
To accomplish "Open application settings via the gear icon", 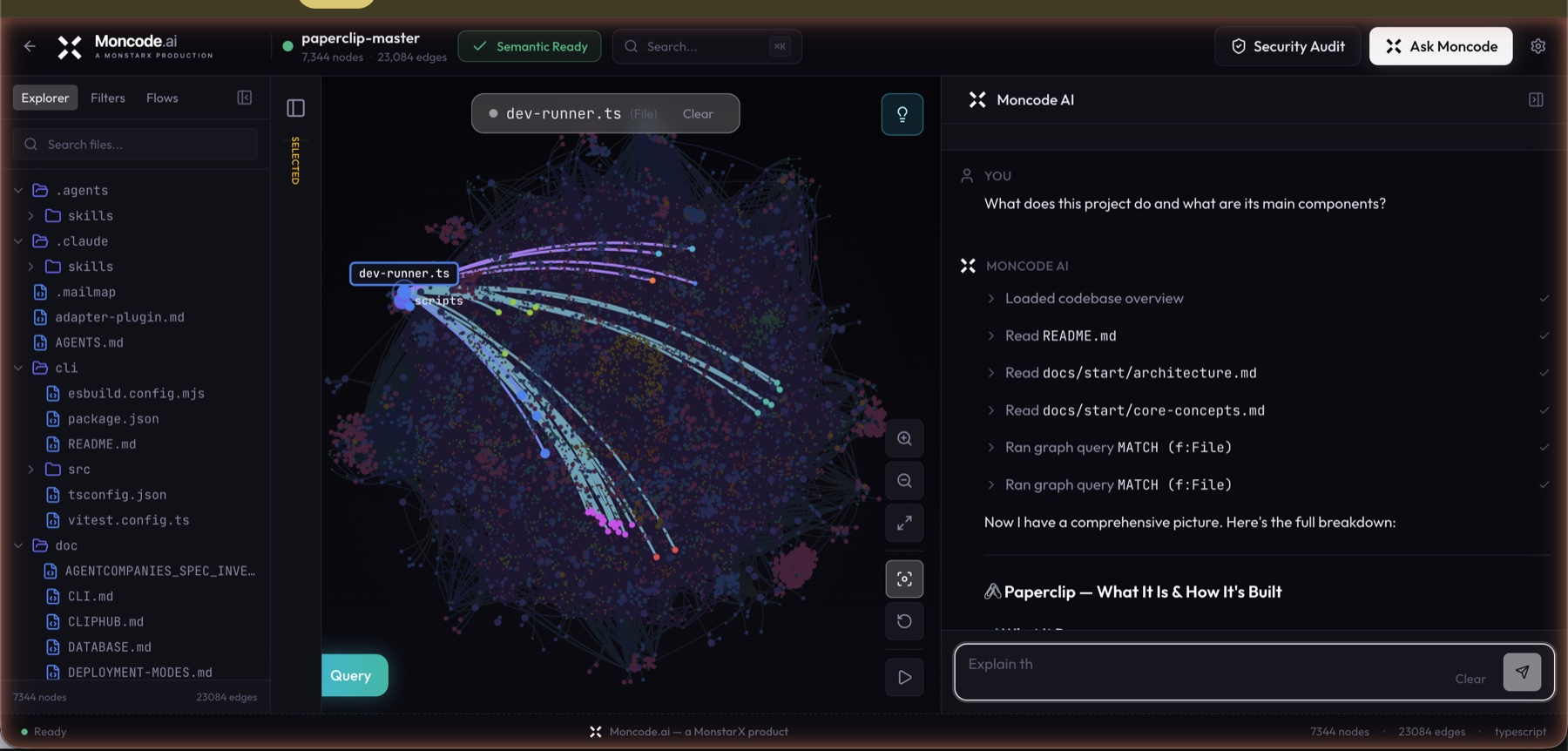I will pos(1538,45).
